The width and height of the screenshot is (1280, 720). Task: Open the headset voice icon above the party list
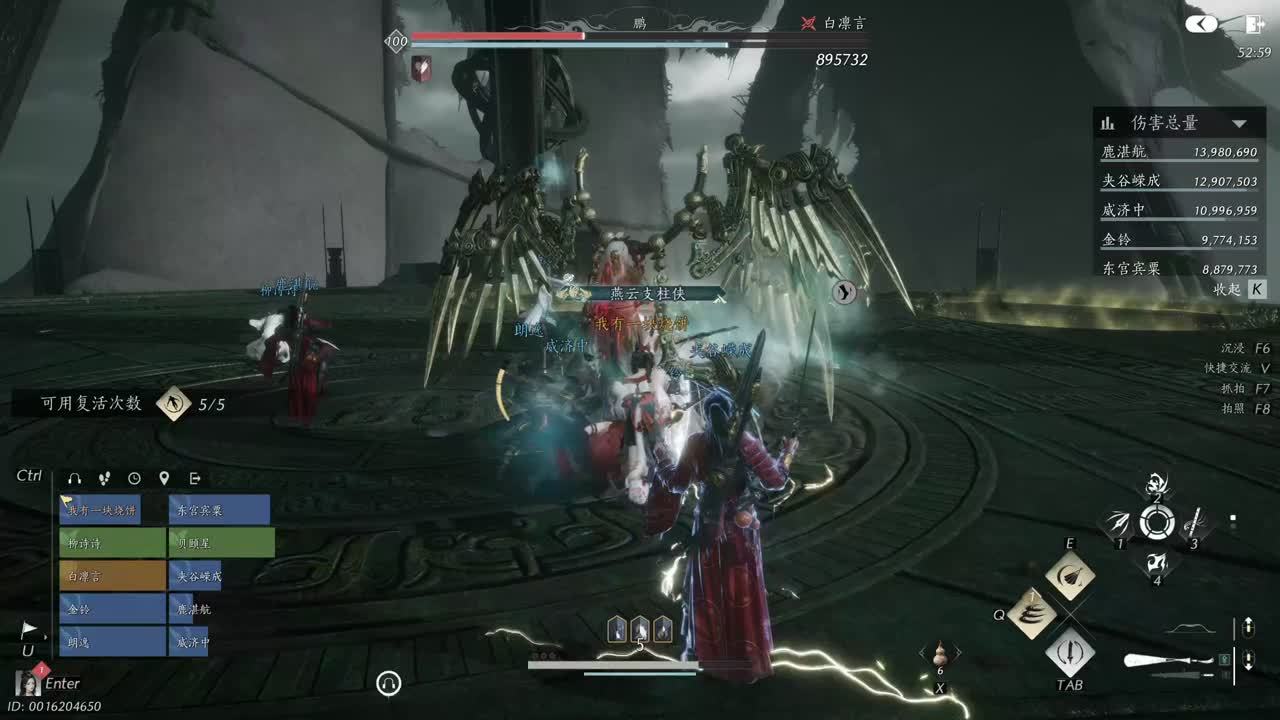tap(74, 479)
